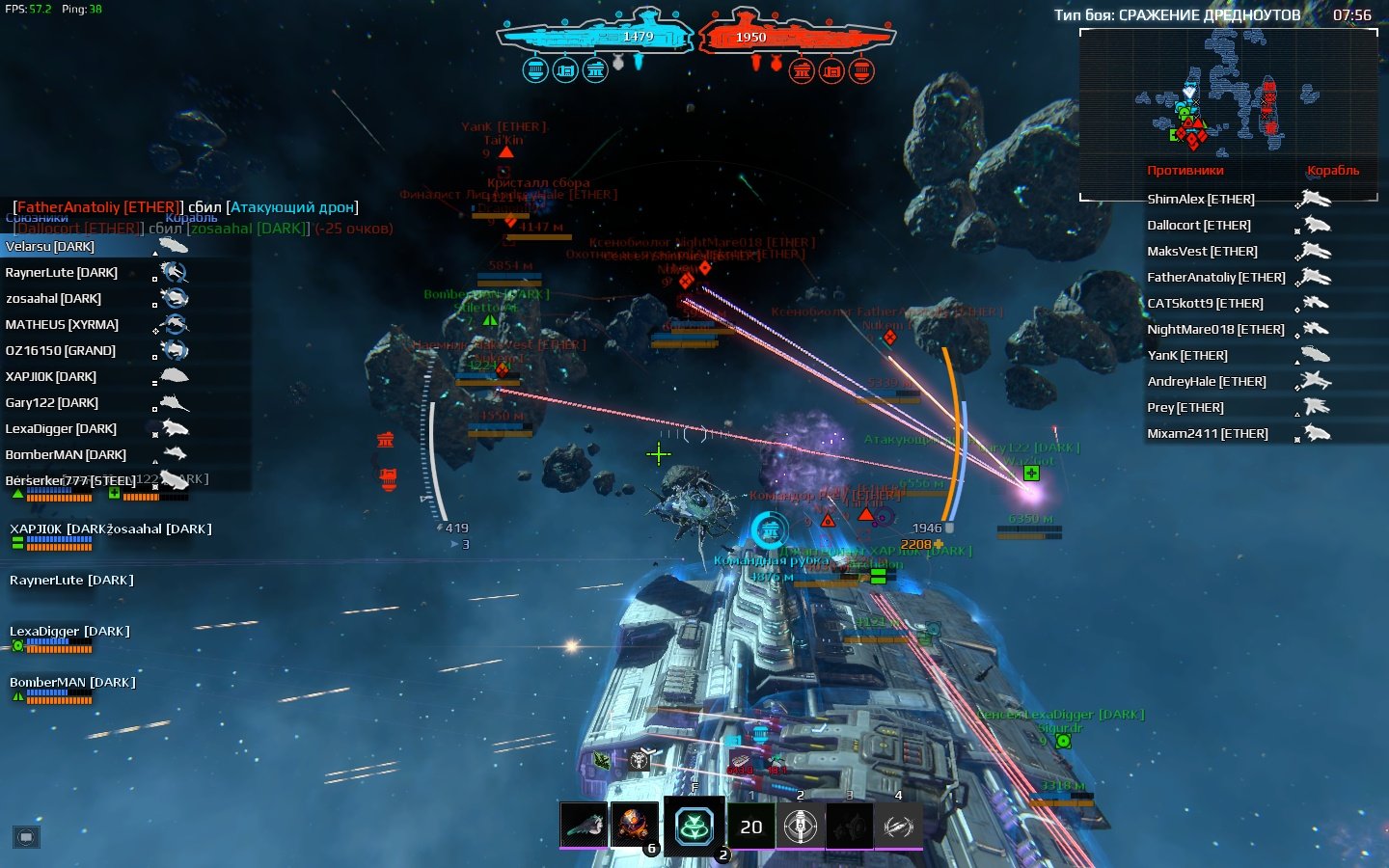Select squad member RaynerLute [DARK] frame

[71, 581]
